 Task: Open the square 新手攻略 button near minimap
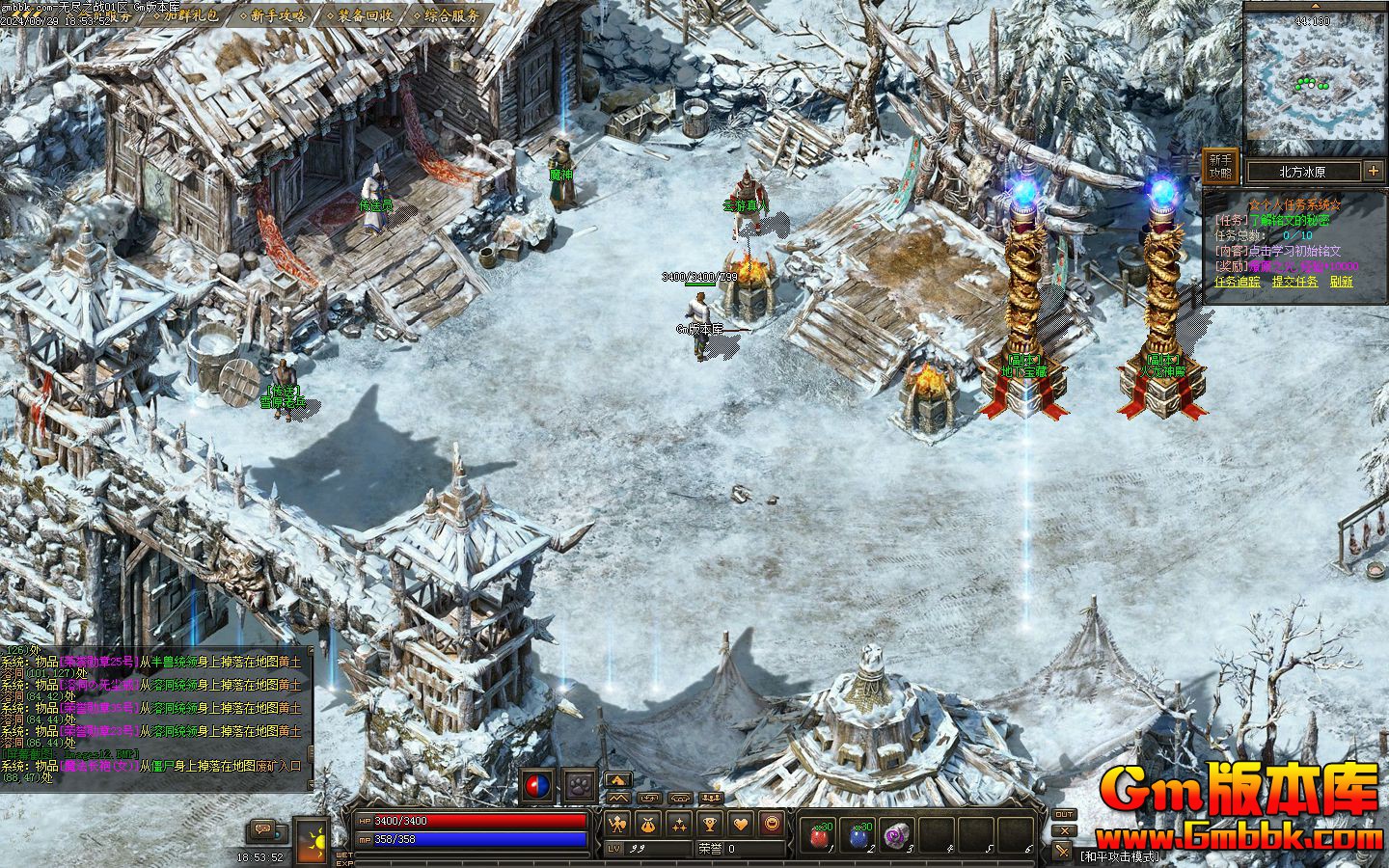coord(1220,167)
